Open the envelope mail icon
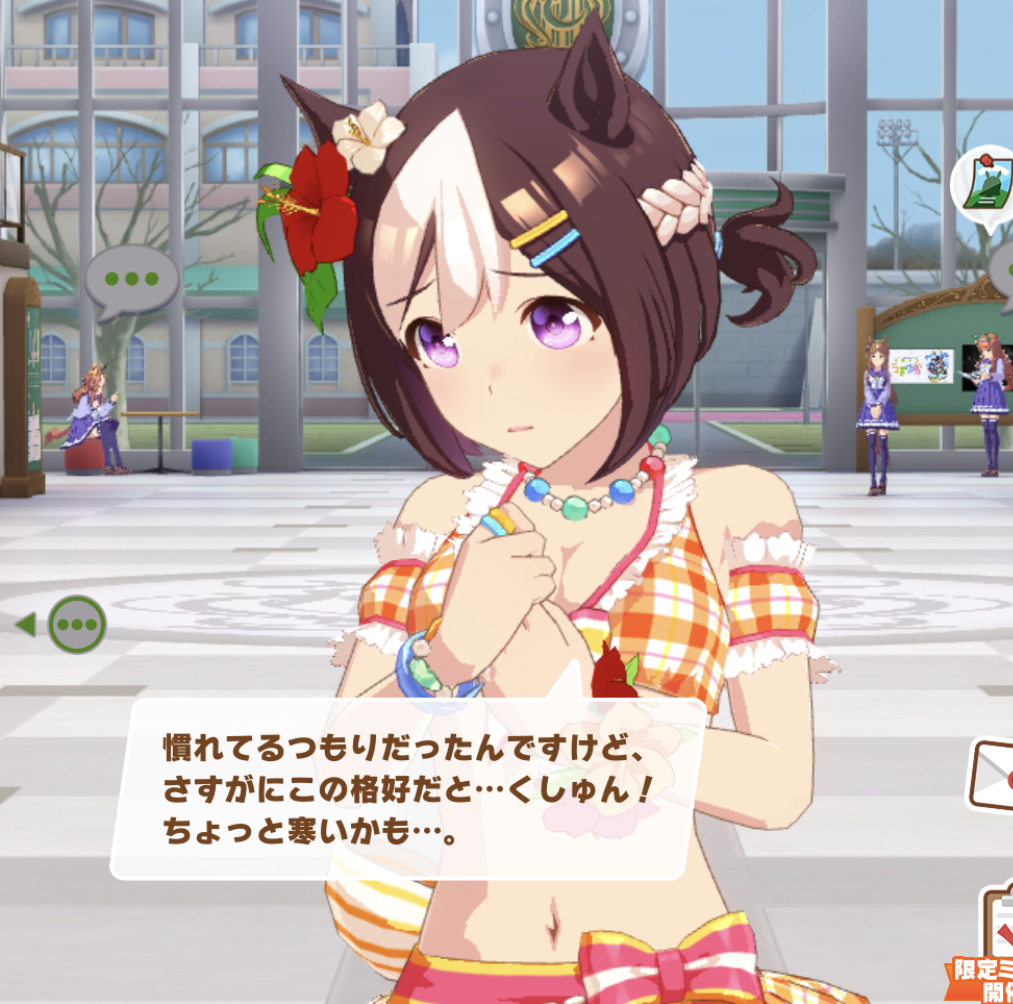Image resolution: width=1013 pixels, height=1004 pixels. [x=994, y=773]
